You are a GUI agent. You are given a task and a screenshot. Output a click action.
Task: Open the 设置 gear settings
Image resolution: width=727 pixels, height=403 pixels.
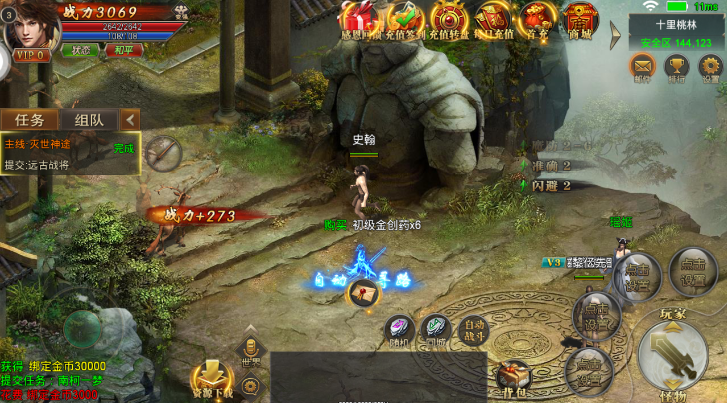[710, 68]
